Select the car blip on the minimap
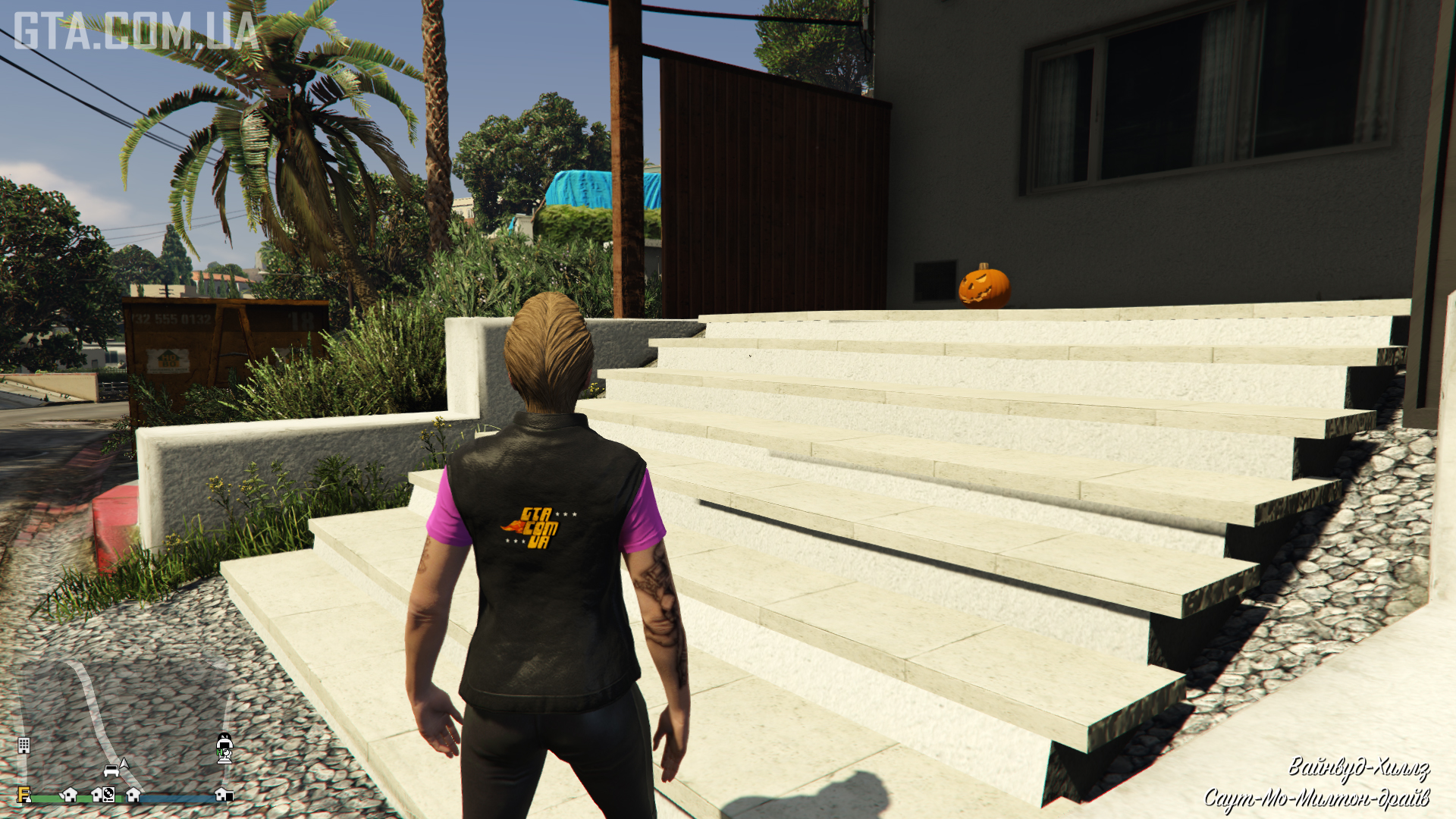Image resolution: width=1456 pixels, height=819 pixels. (111, 771)
